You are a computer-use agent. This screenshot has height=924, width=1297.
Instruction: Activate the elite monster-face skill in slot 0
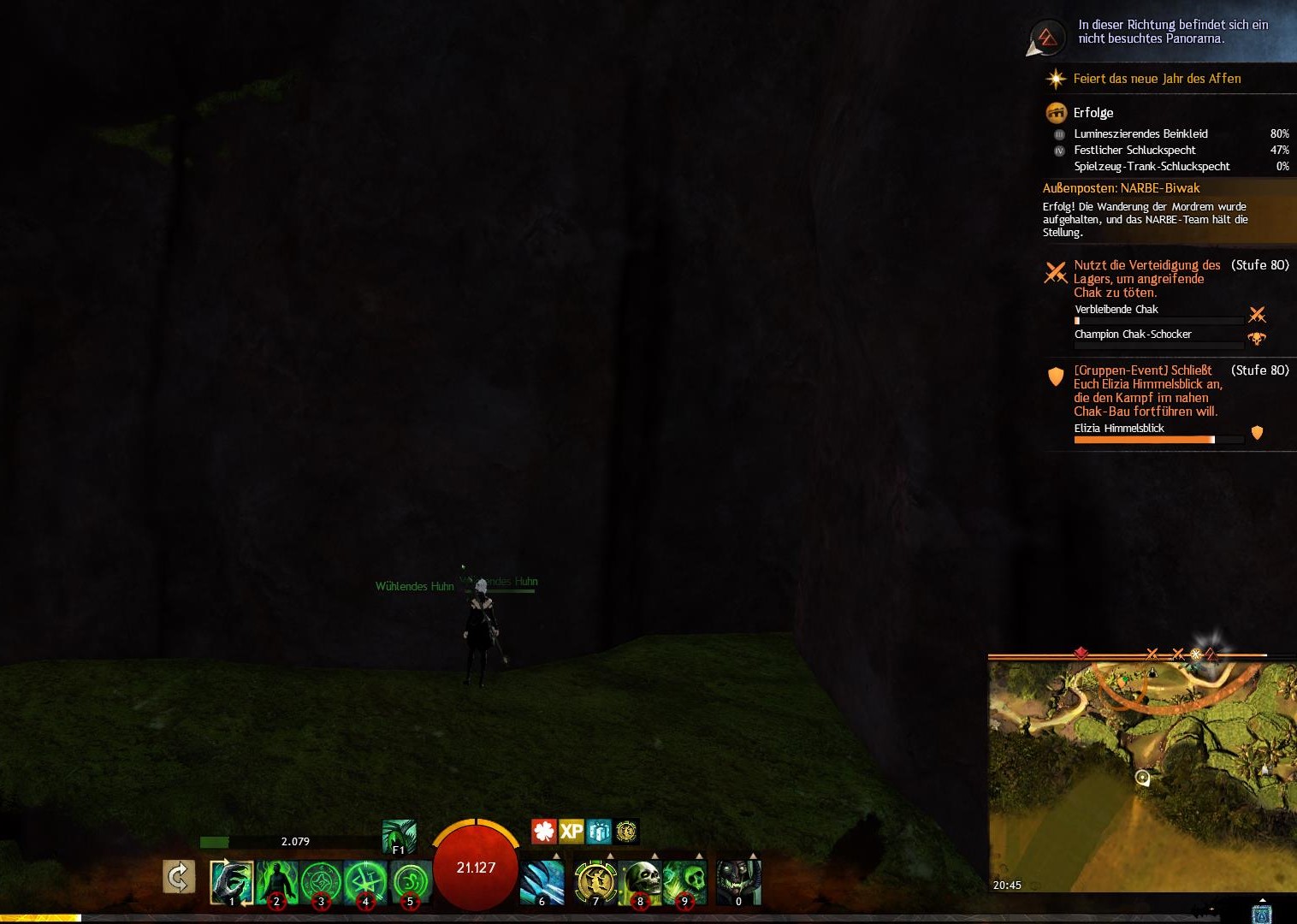point(738,882)
